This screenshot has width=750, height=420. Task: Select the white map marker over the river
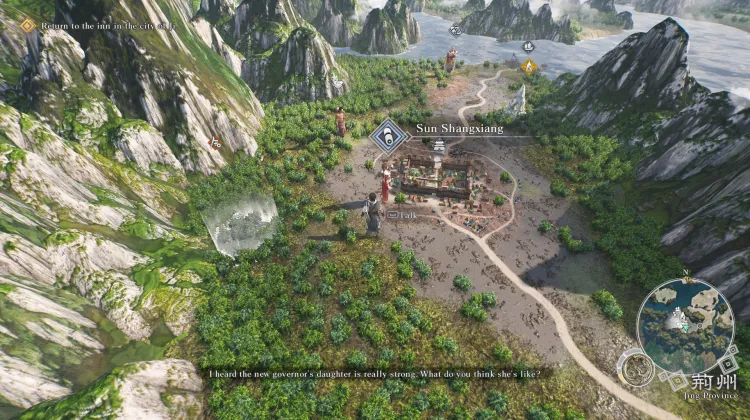pyautogui.click(x=455, y=30)
